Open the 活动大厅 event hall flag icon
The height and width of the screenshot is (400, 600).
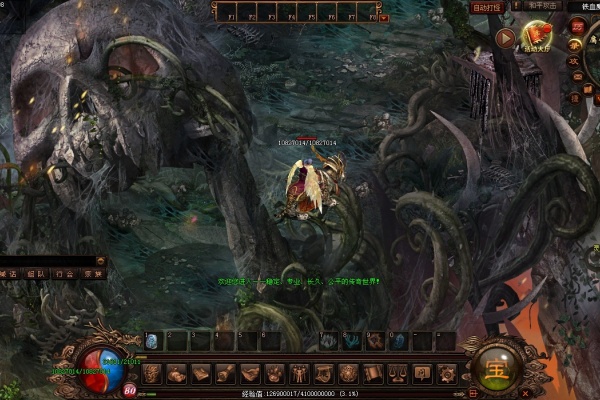click(535, 38)
